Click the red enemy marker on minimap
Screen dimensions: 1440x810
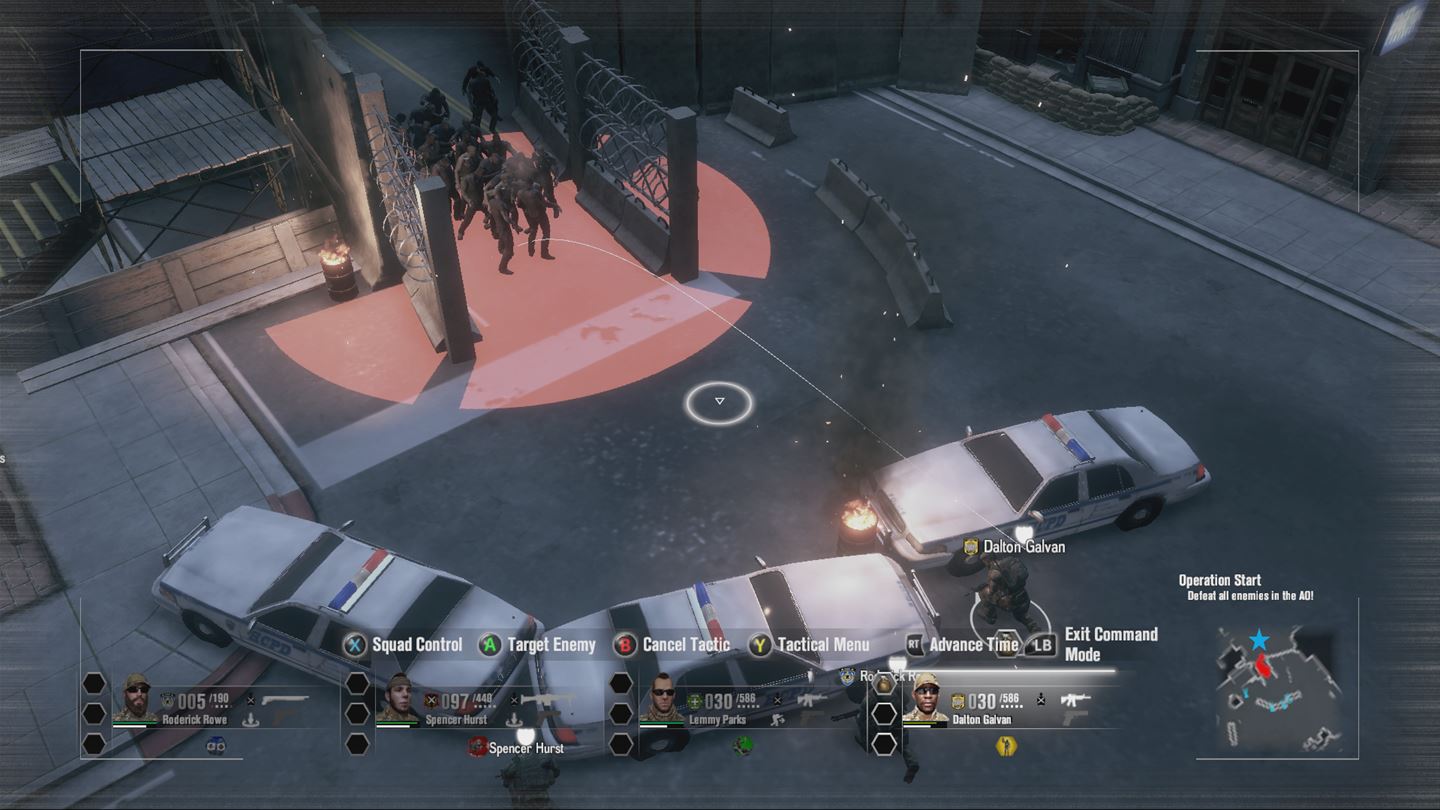[x=1262, y=663]
